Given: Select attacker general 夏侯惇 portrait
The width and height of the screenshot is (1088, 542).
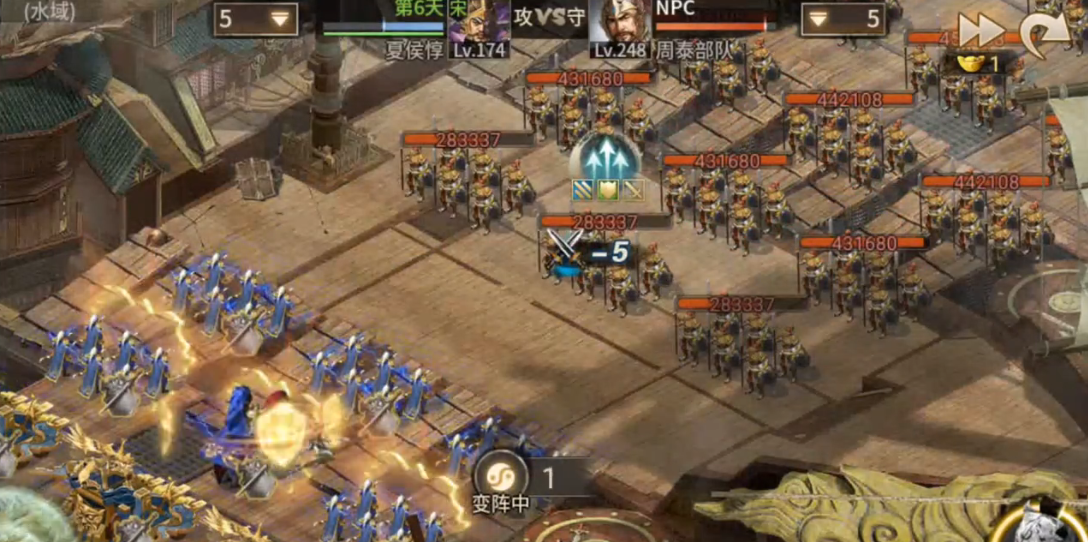Looking at the screenshot, I should coord(478,22).
